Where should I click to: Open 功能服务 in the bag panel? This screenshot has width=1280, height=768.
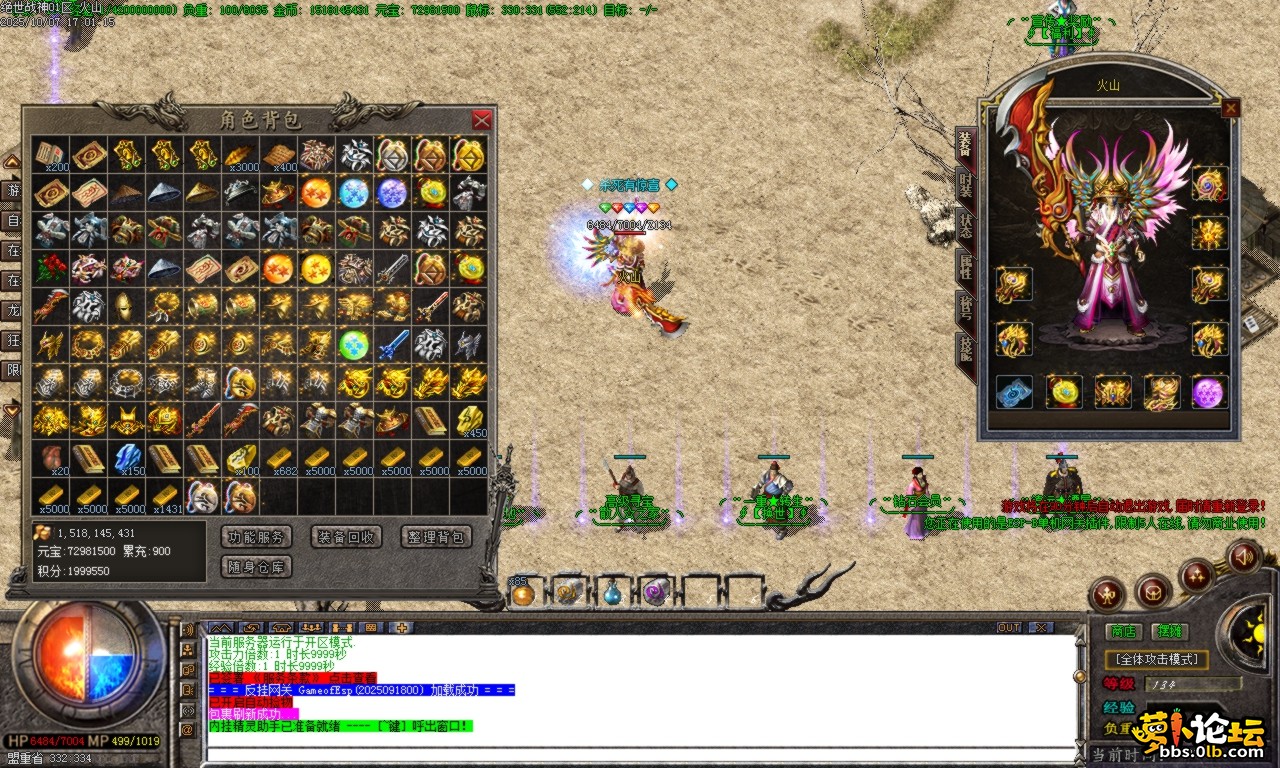[255, 537]
